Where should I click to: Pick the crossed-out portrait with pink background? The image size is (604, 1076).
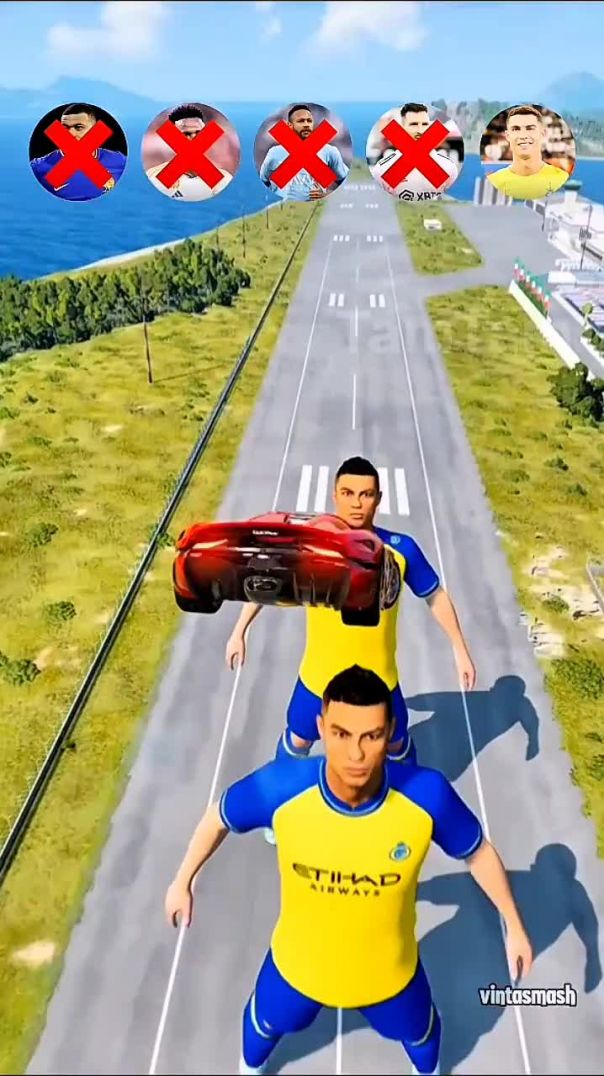coord(190,153)
